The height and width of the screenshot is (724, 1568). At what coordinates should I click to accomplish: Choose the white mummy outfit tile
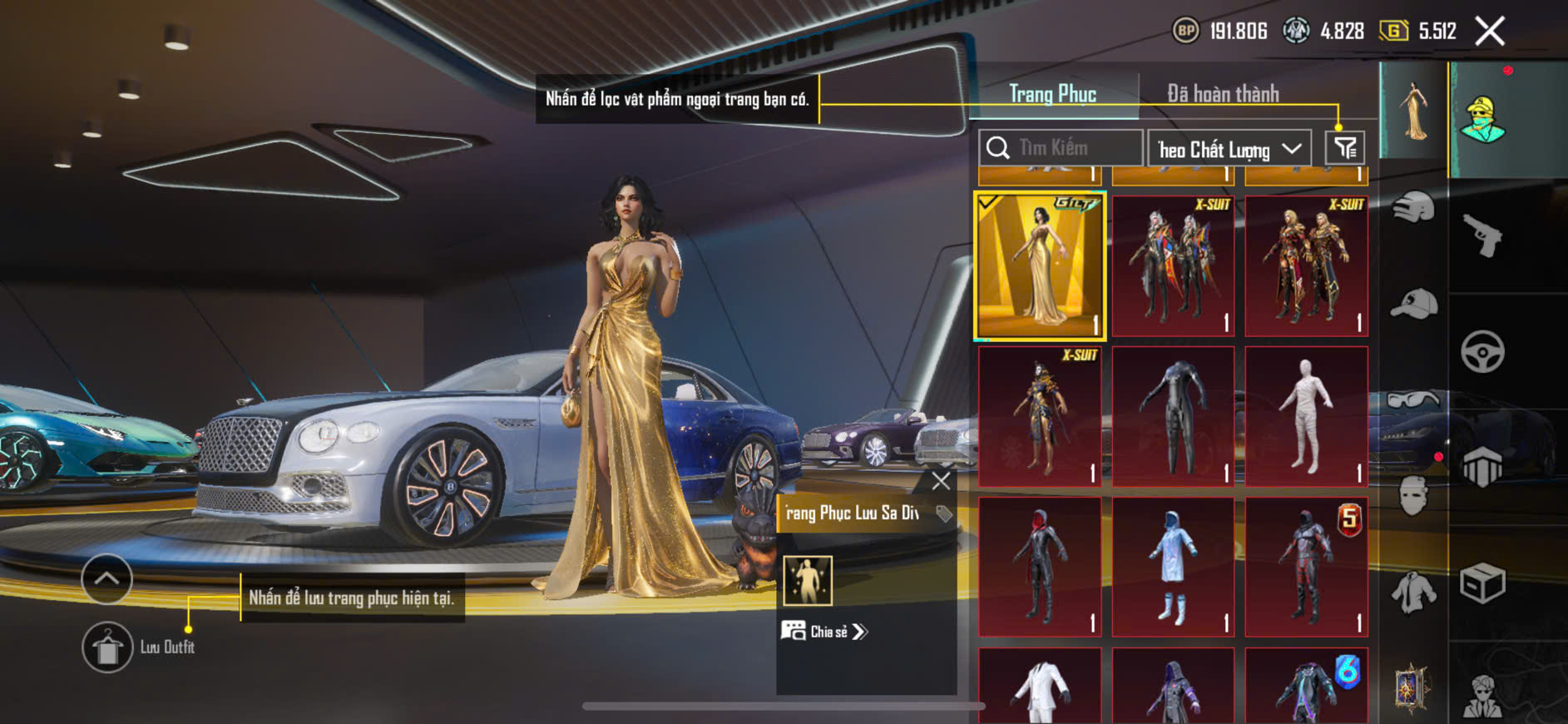click(1306, 416)
